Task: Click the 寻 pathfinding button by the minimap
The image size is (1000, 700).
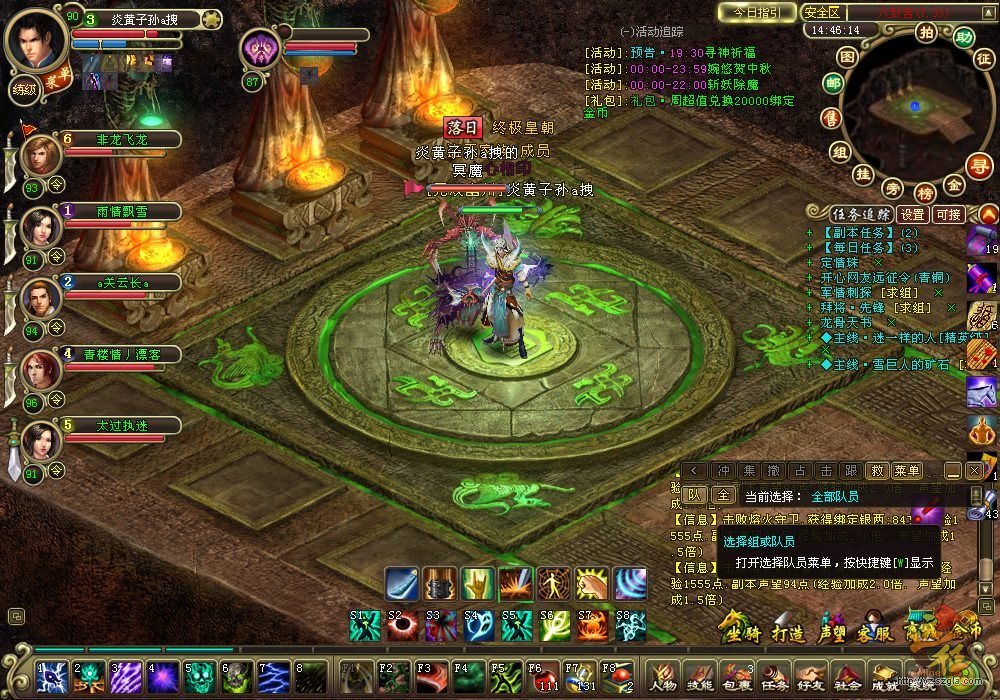Action: click(978, 165)
